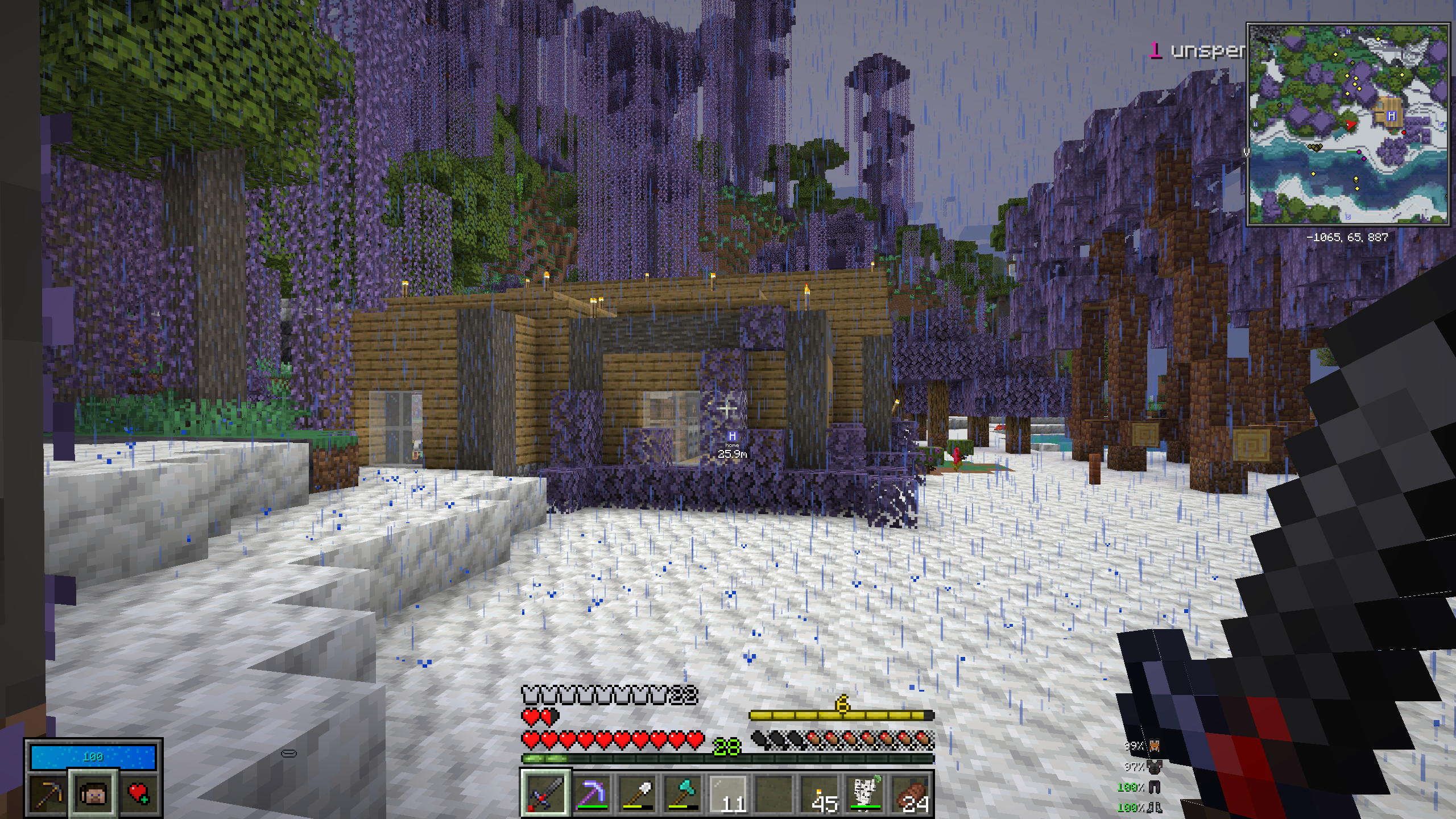Viewport: 1456px width, 819px height.
Task: Click the red player arrow on the minimap
Action: click(1351, 125)
